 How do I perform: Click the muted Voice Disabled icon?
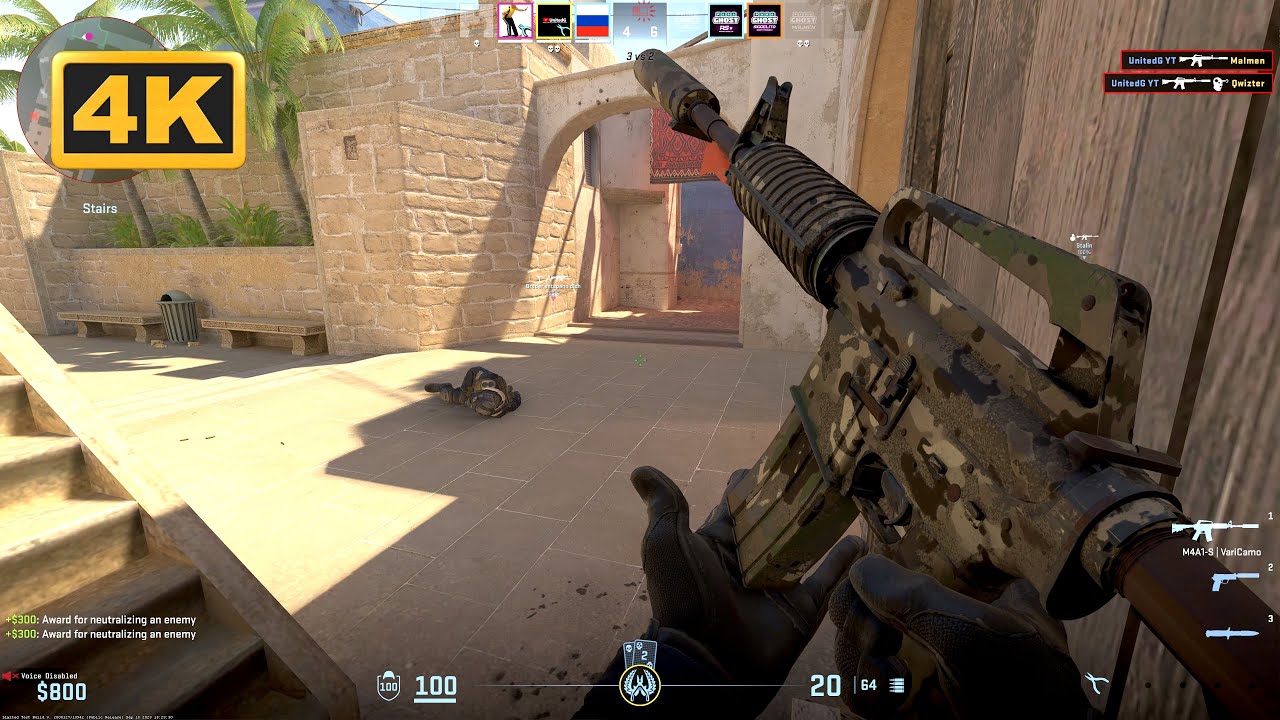pos(9,676)
